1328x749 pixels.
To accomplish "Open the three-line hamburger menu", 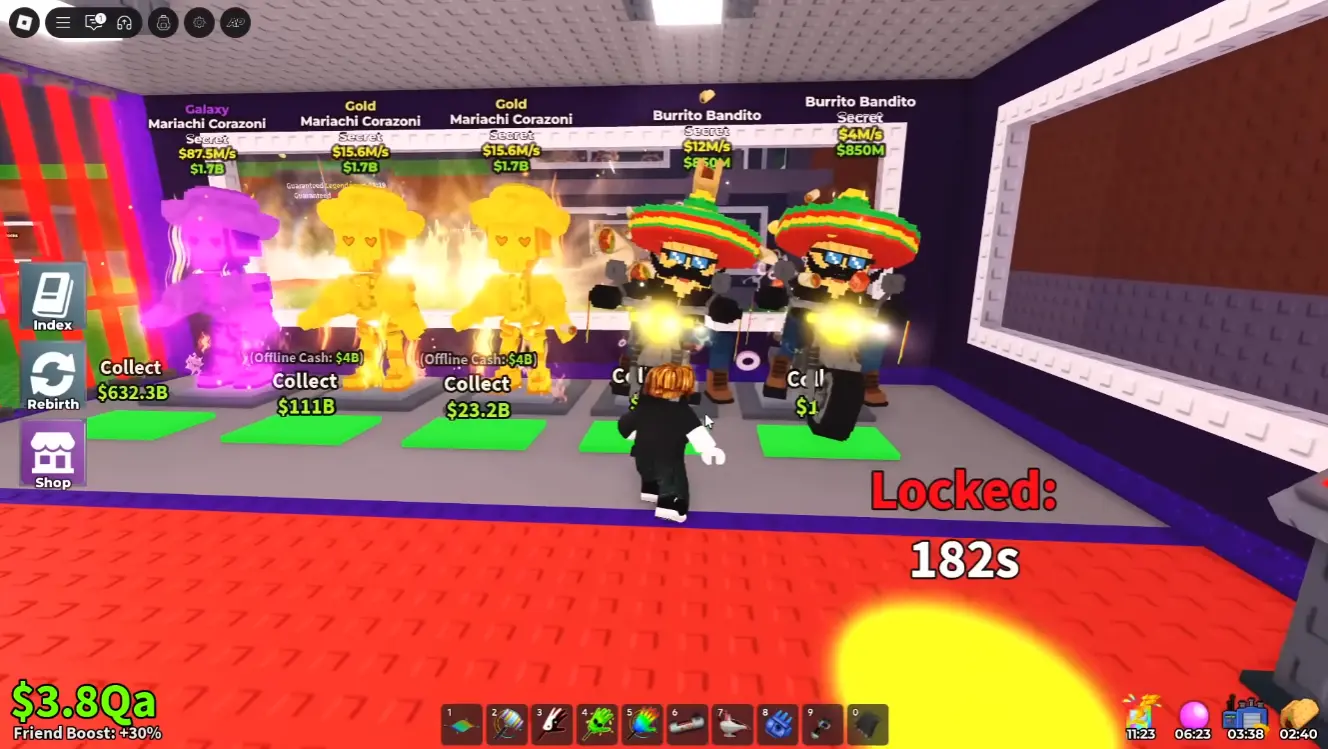I will 63,22.
